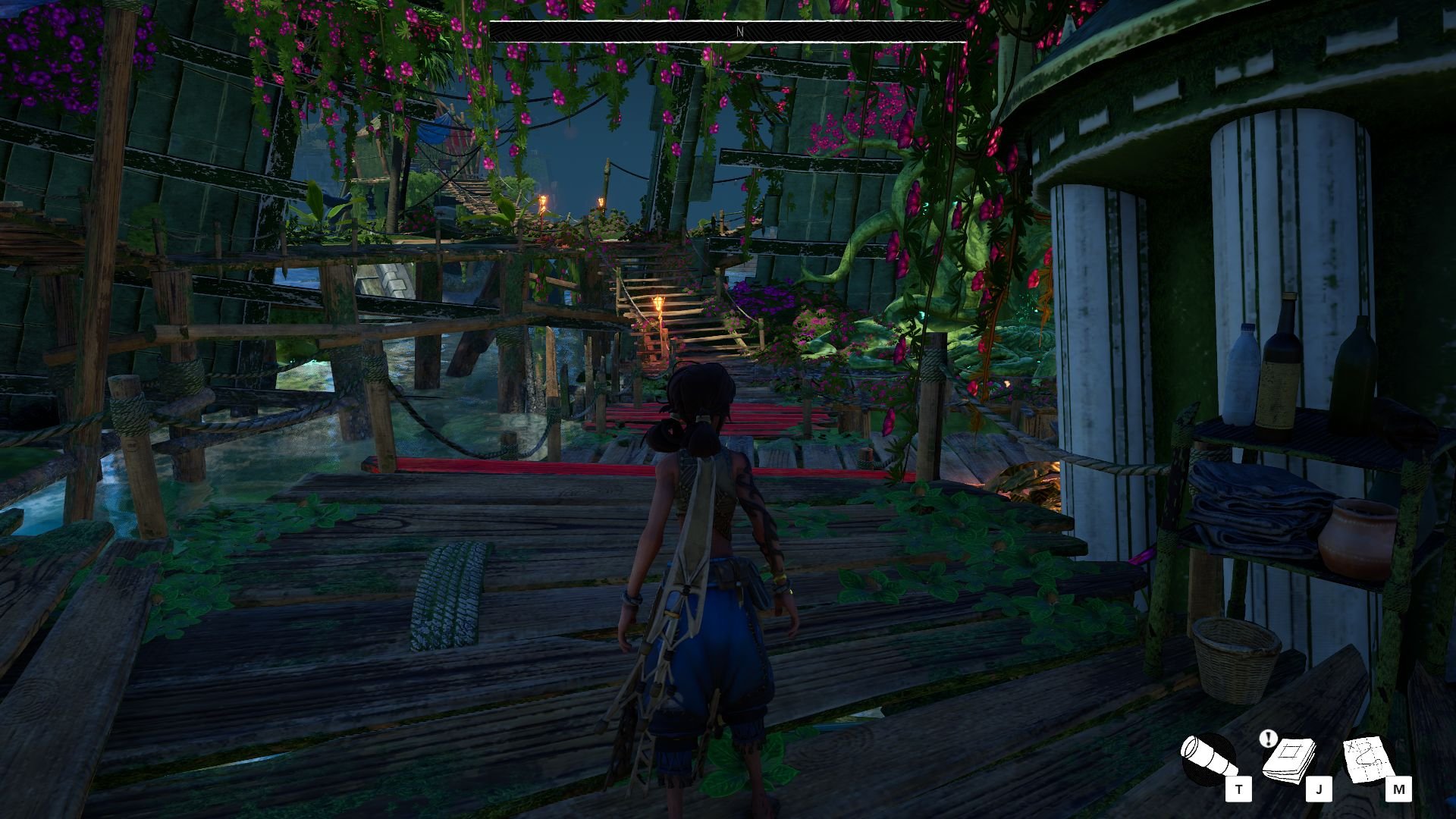Use the telescope spyglass icon

pyautogui.click(x=1208, y=759)
